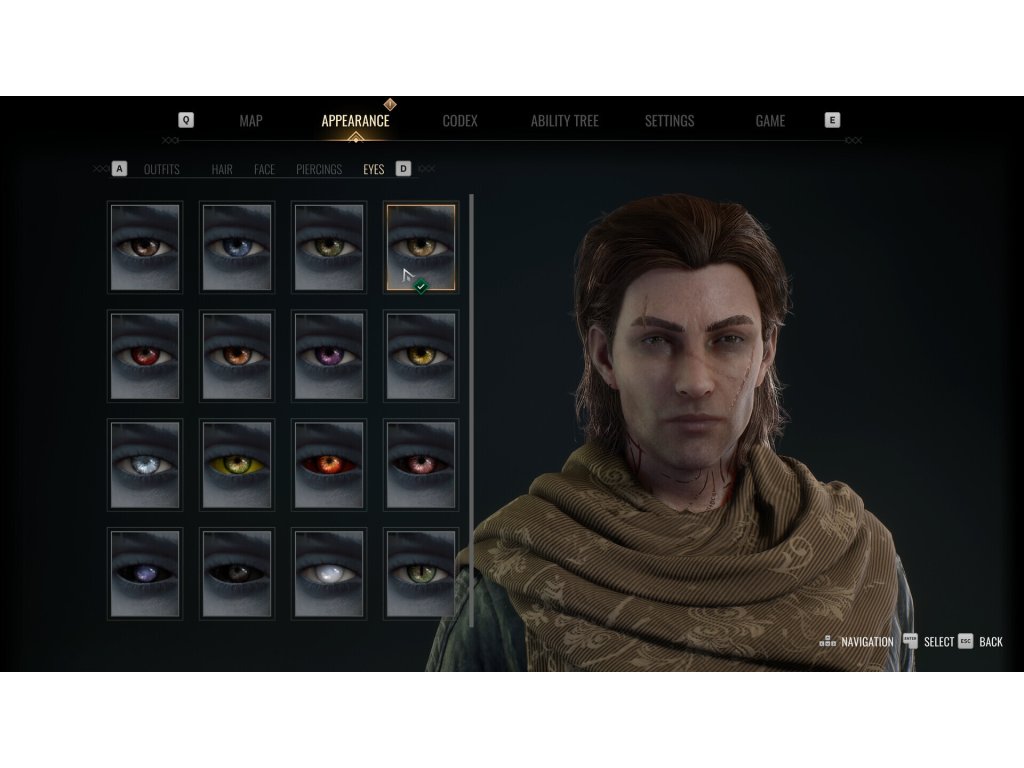The width and height of the screenshot is (1024, 768).
Task: Select the fully white blind eye
Action: point(329,573)
